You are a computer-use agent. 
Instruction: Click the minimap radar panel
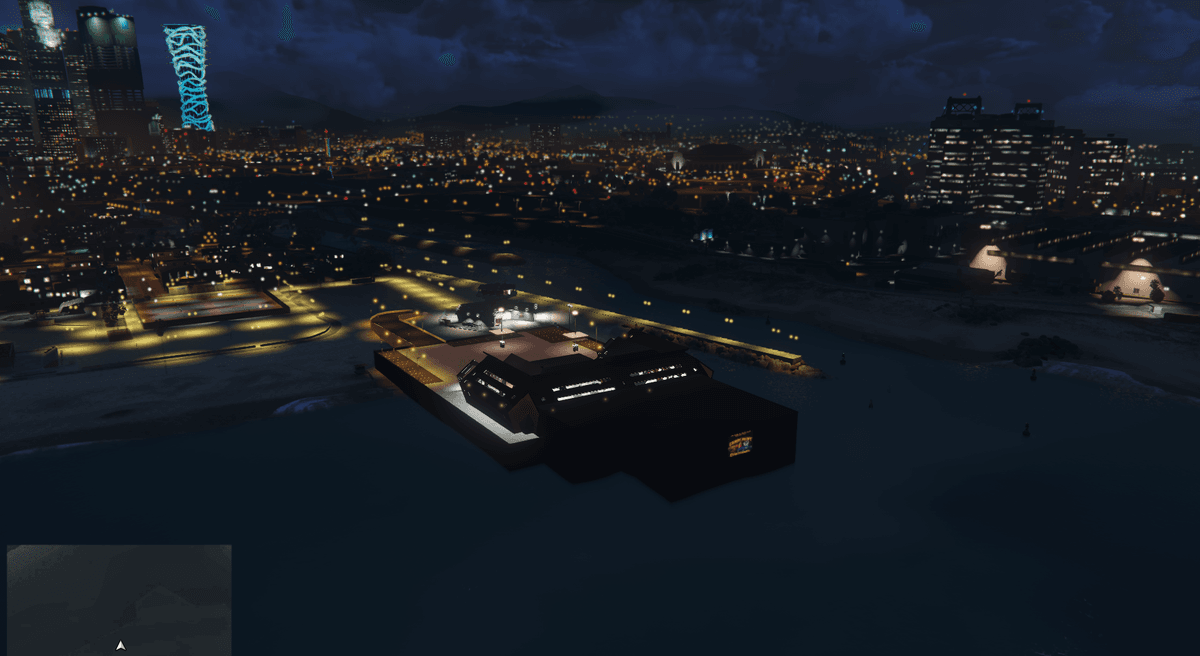tap(119, 598)
